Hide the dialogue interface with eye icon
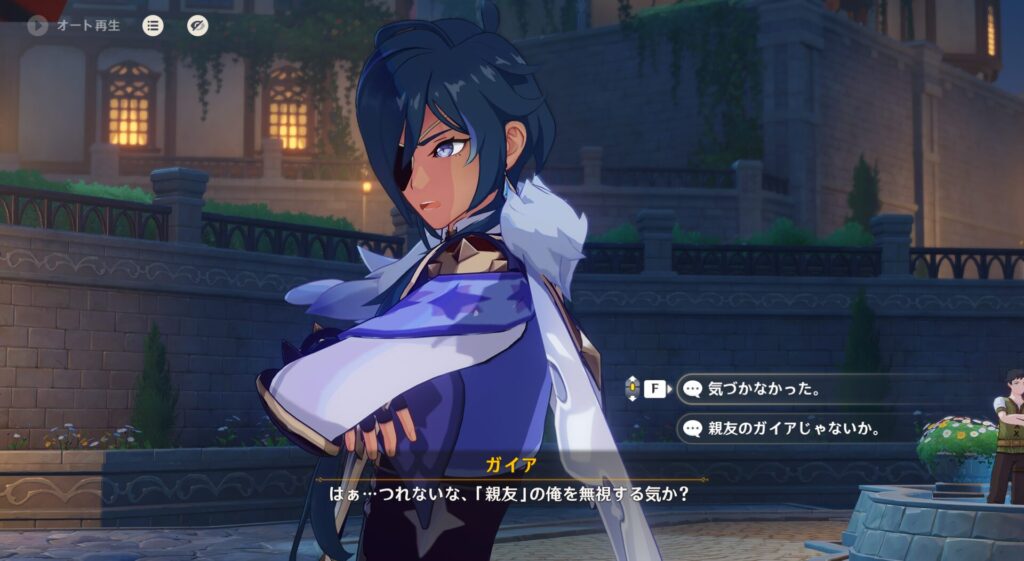The image size is (1024, 561). pyautogui.click(x=198, y=25)
